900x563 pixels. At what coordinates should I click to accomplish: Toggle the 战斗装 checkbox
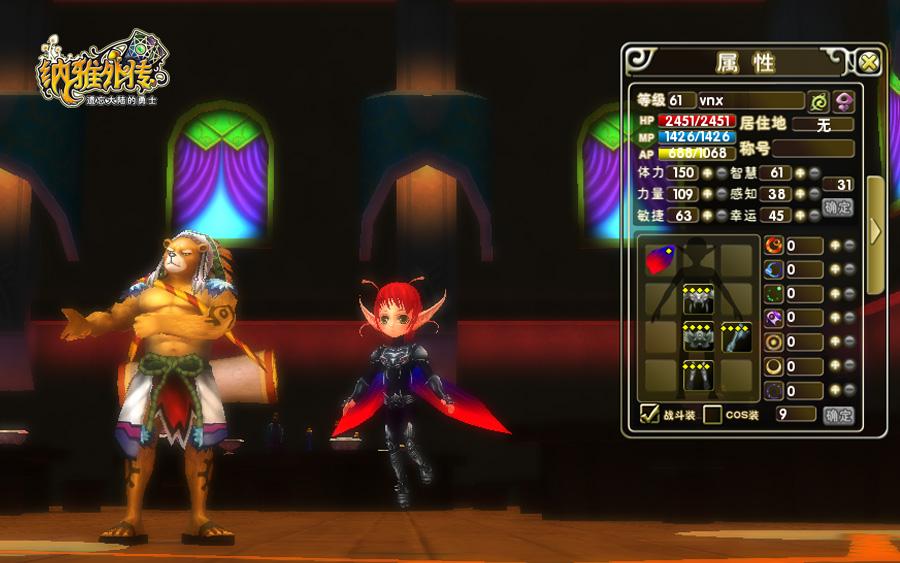[649, 414]
